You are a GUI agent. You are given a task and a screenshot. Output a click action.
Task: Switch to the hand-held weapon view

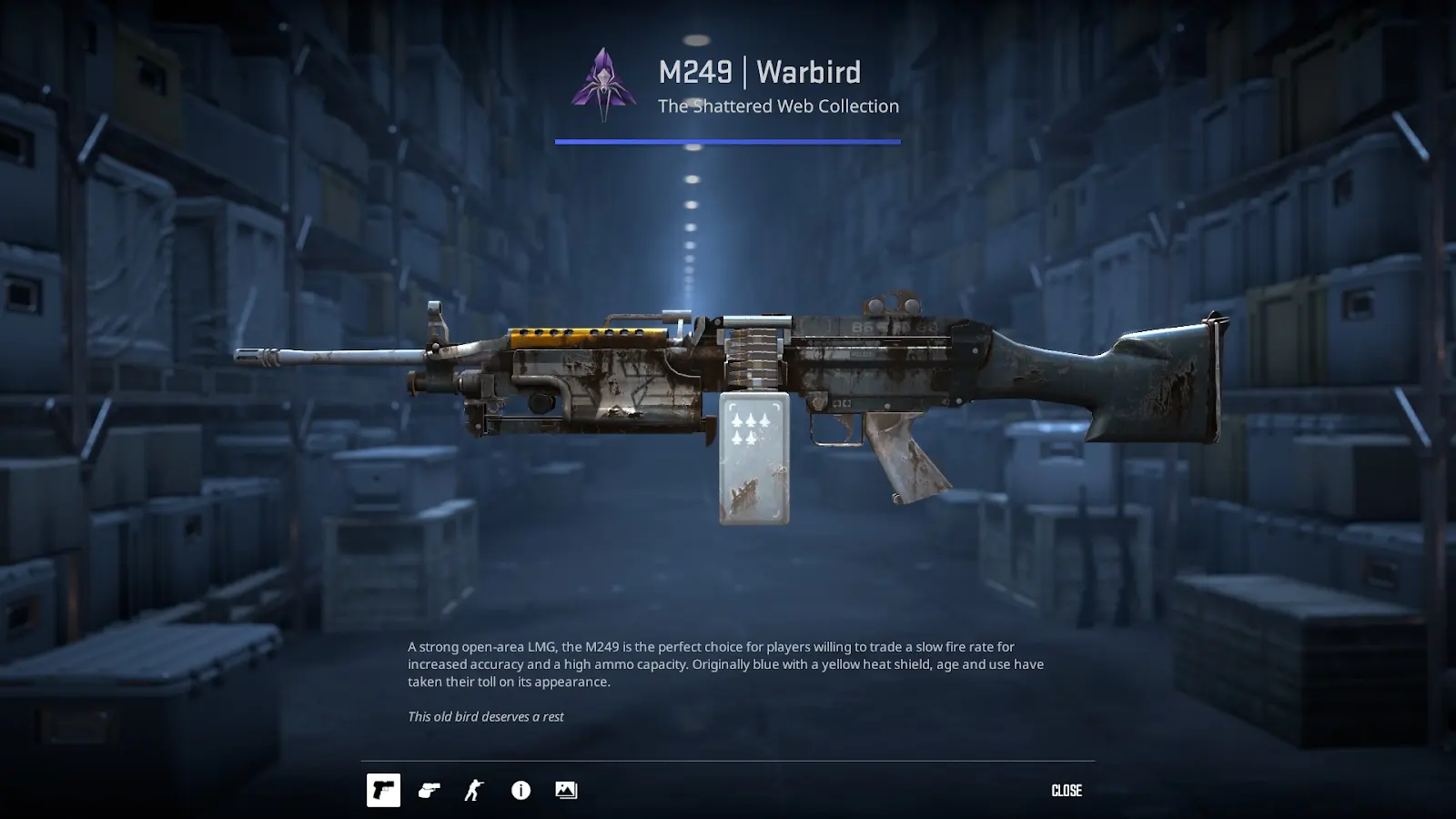429,790
